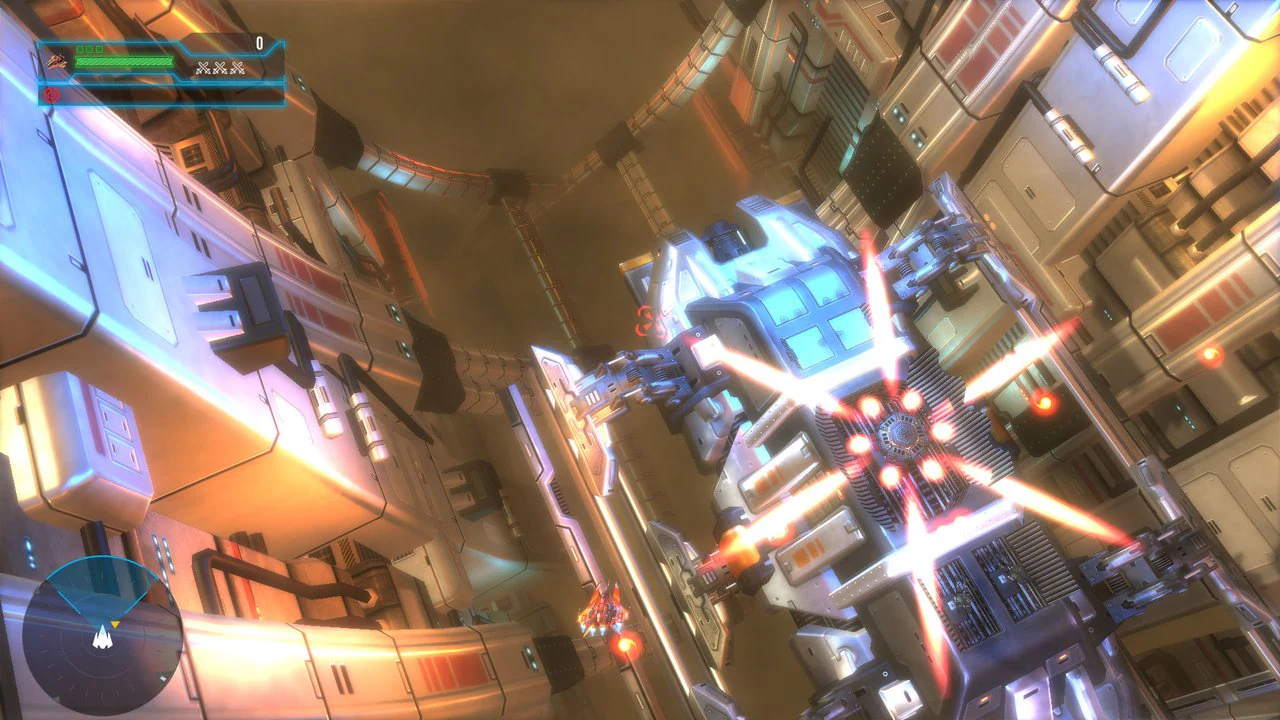Click the yellow objective marker inside the radar
1280x720 pixels.
[x=115, y=625]
